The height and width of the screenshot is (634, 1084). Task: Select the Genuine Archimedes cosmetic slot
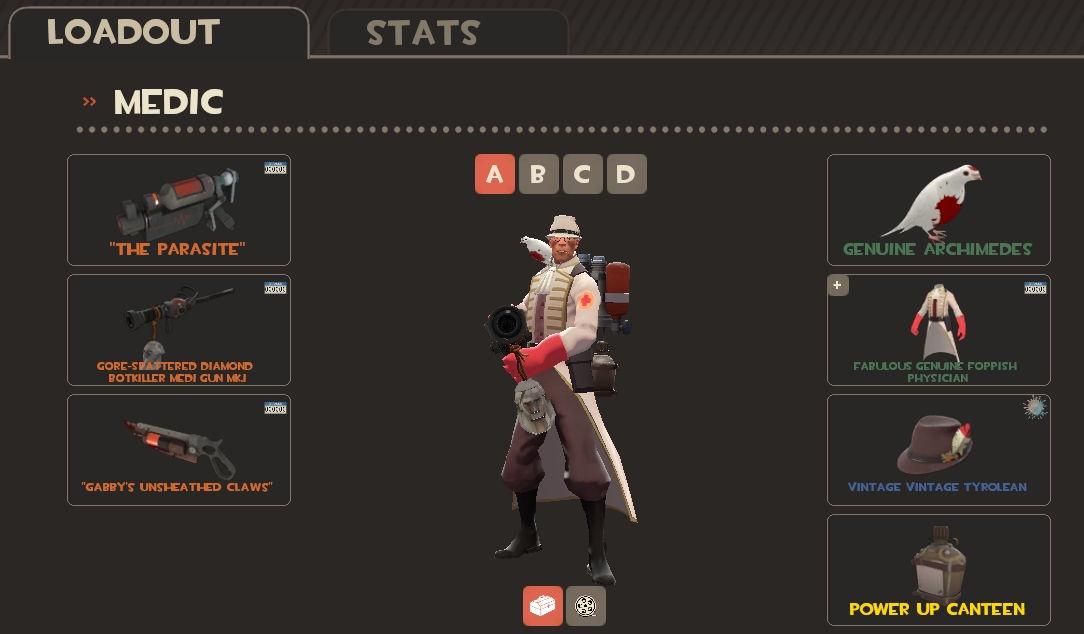tap(938, 210)
